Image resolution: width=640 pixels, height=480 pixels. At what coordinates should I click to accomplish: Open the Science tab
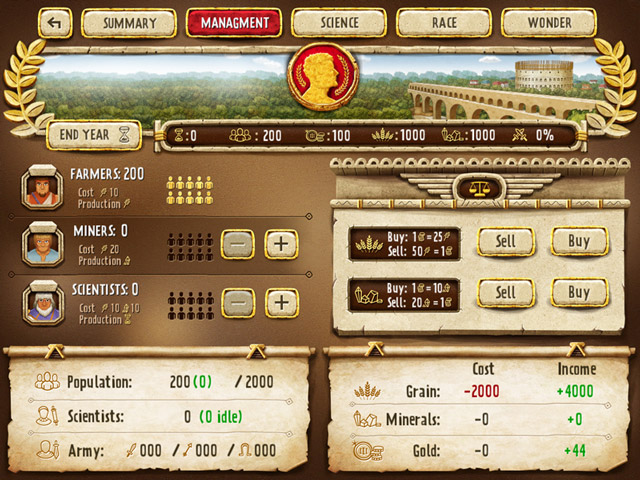[x=339, y=23]
